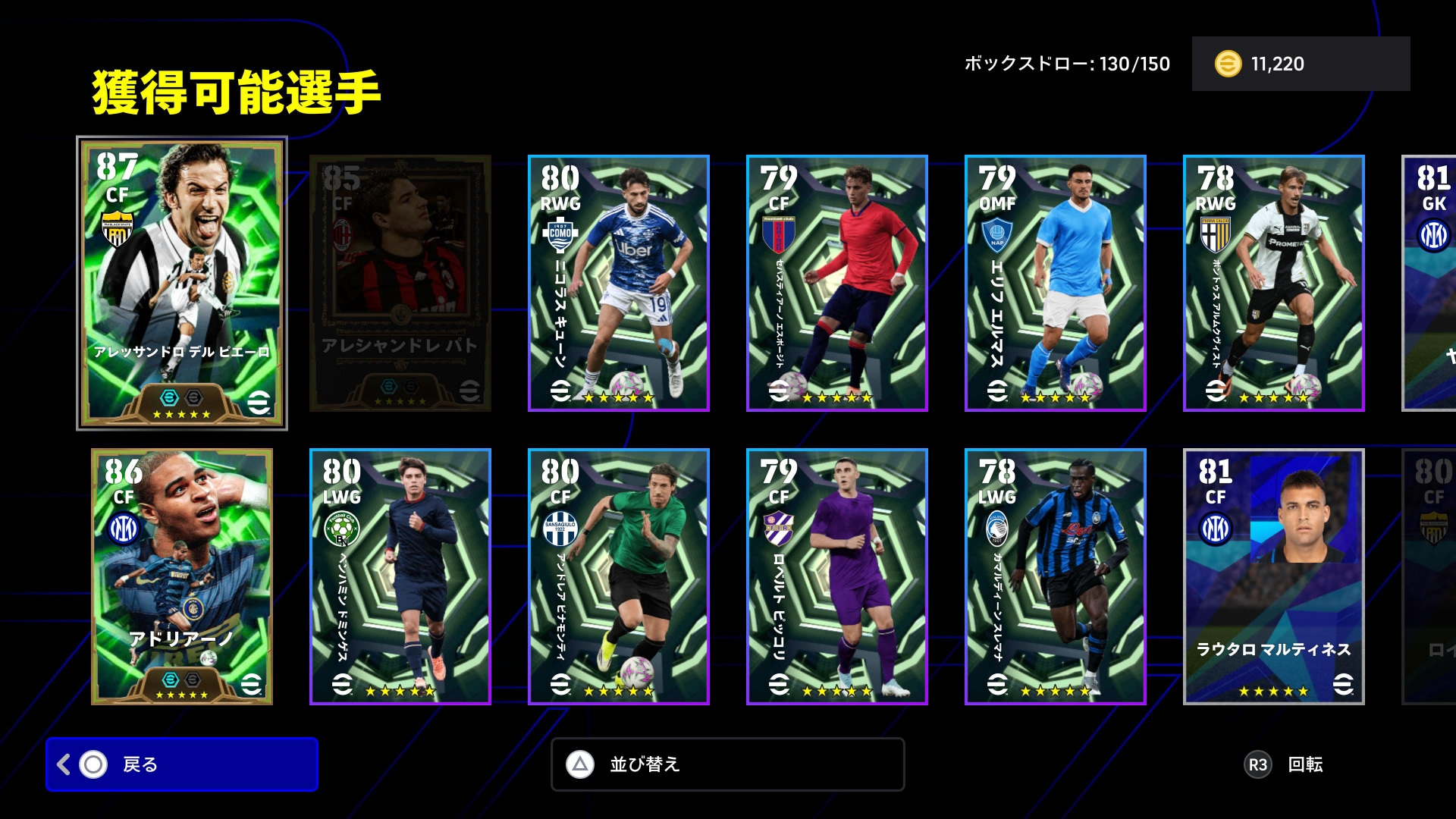This screenshot has height=819, width=1456.
Task: Select the 81 CF Lautaro Martínez card
Action: (x=1274, y=576)
